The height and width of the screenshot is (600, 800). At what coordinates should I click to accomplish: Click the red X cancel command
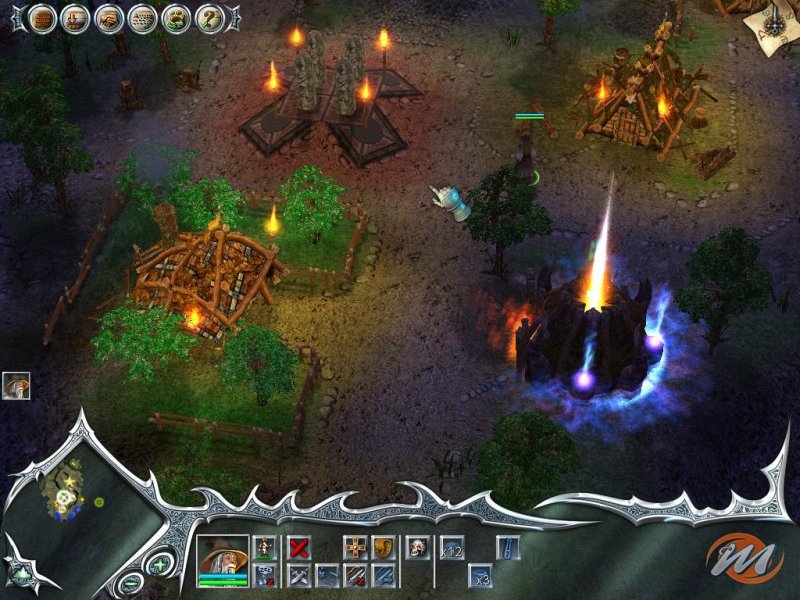click(x=298, y=547)
